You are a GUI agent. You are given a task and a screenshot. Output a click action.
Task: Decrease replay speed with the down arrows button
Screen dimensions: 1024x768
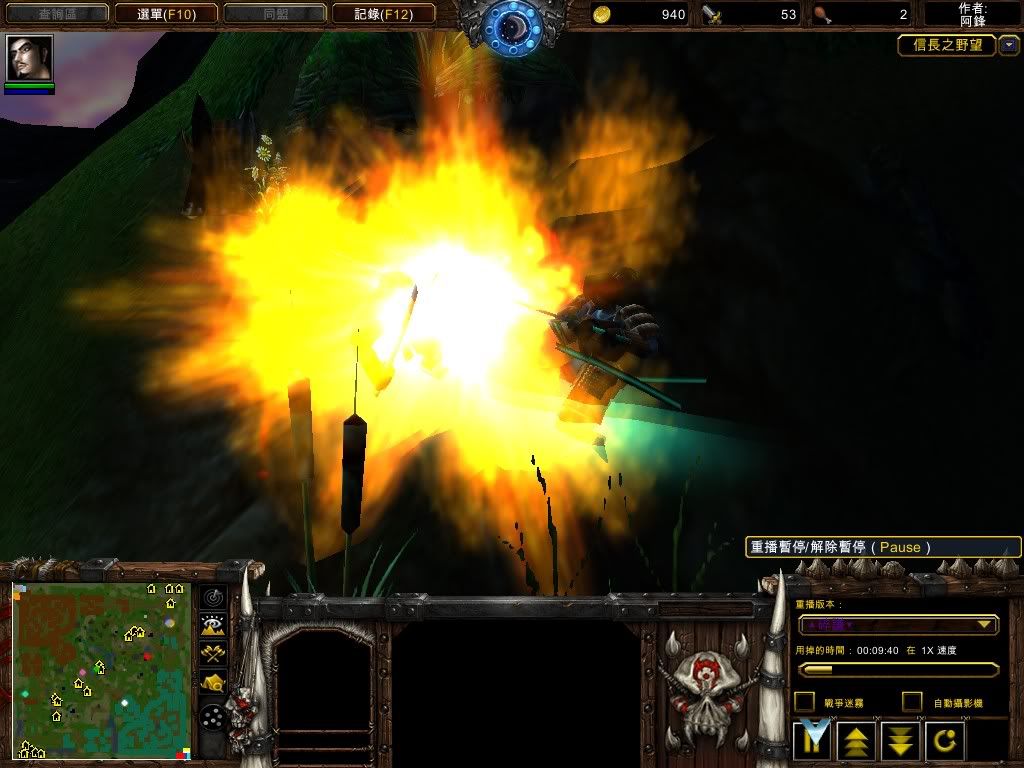pyautogui.click(x=900, y=741)
